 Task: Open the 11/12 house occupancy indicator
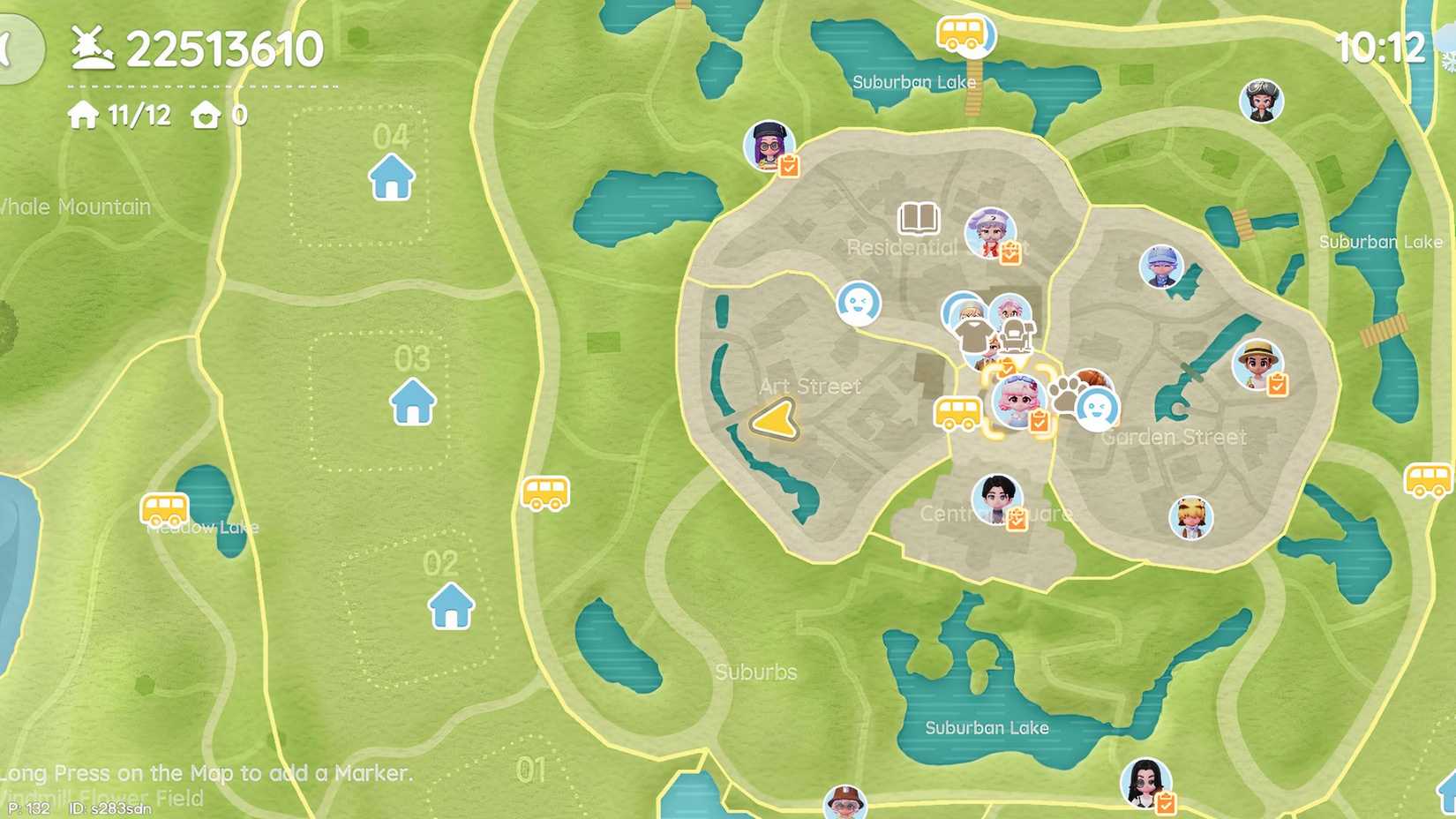[x=119, y=115]
